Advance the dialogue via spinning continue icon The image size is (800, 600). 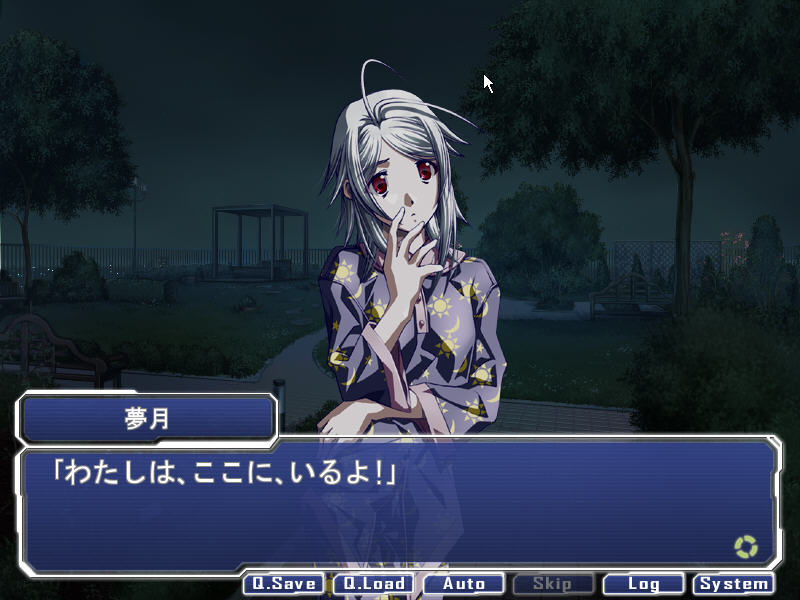(745, 547)
